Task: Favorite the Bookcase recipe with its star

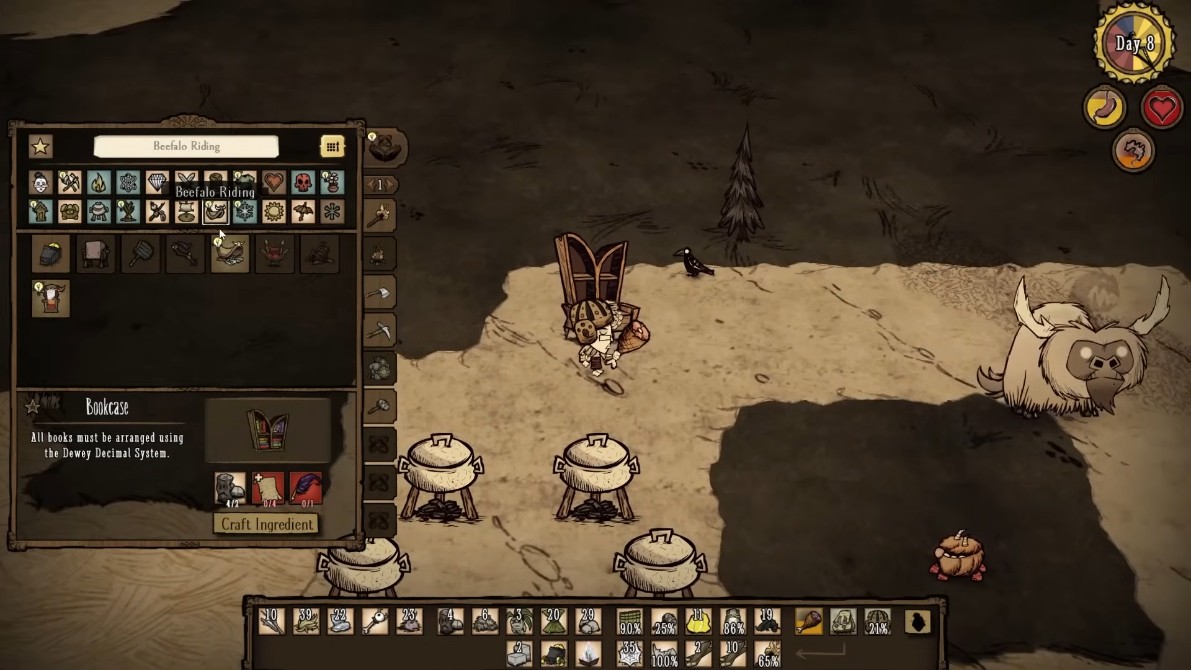Action: click(x=33, y=407)
